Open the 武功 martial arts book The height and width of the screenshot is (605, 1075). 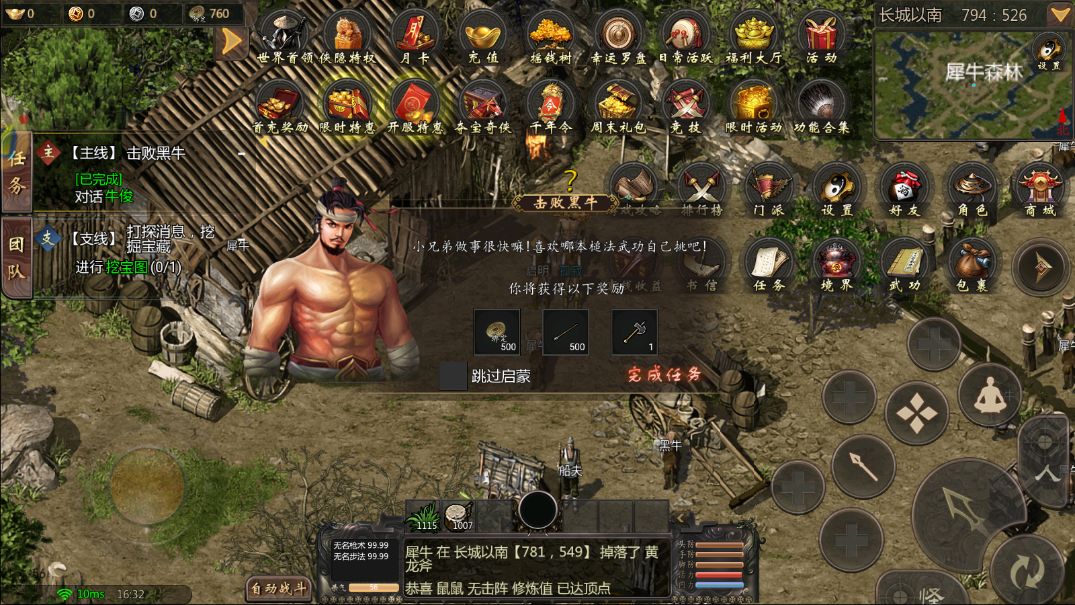905,263
